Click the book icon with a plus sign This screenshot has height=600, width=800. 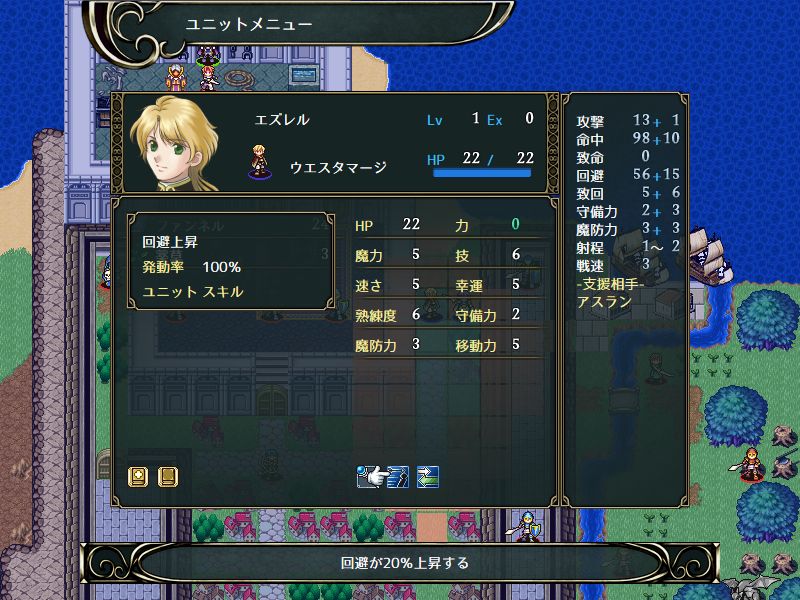tap(139, 476)
